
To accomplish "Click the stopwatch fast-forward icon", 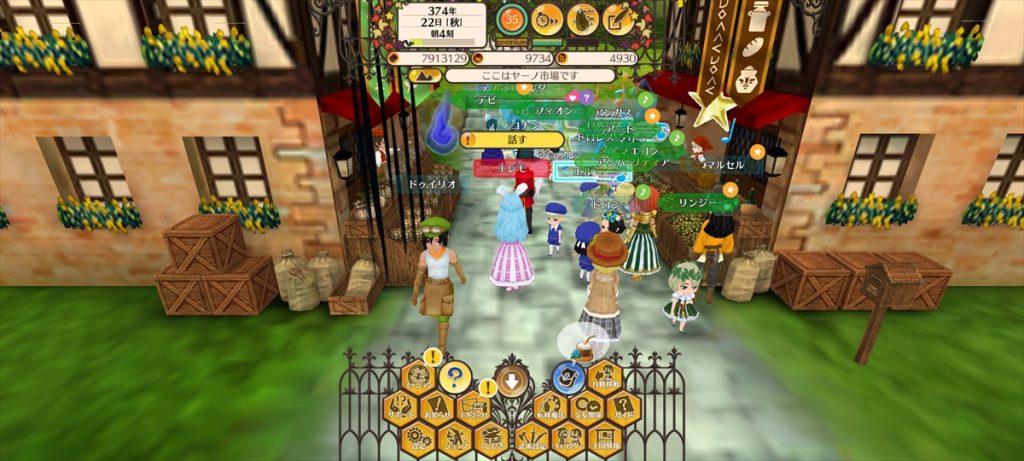I will 547,18.
